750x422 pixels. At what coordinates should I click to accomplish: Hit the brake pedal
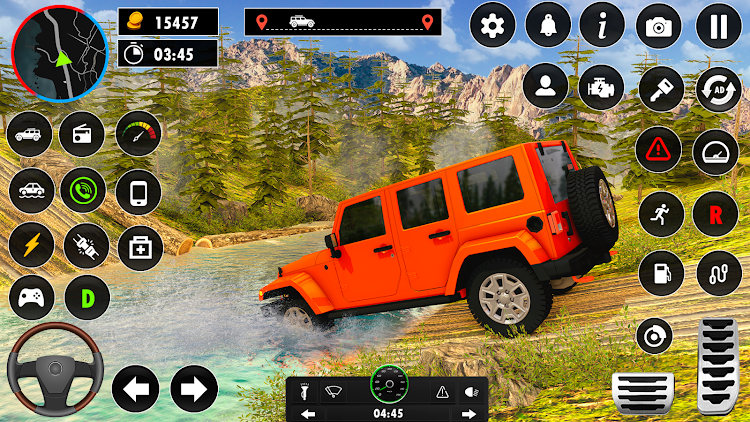[x=642, y=392]
